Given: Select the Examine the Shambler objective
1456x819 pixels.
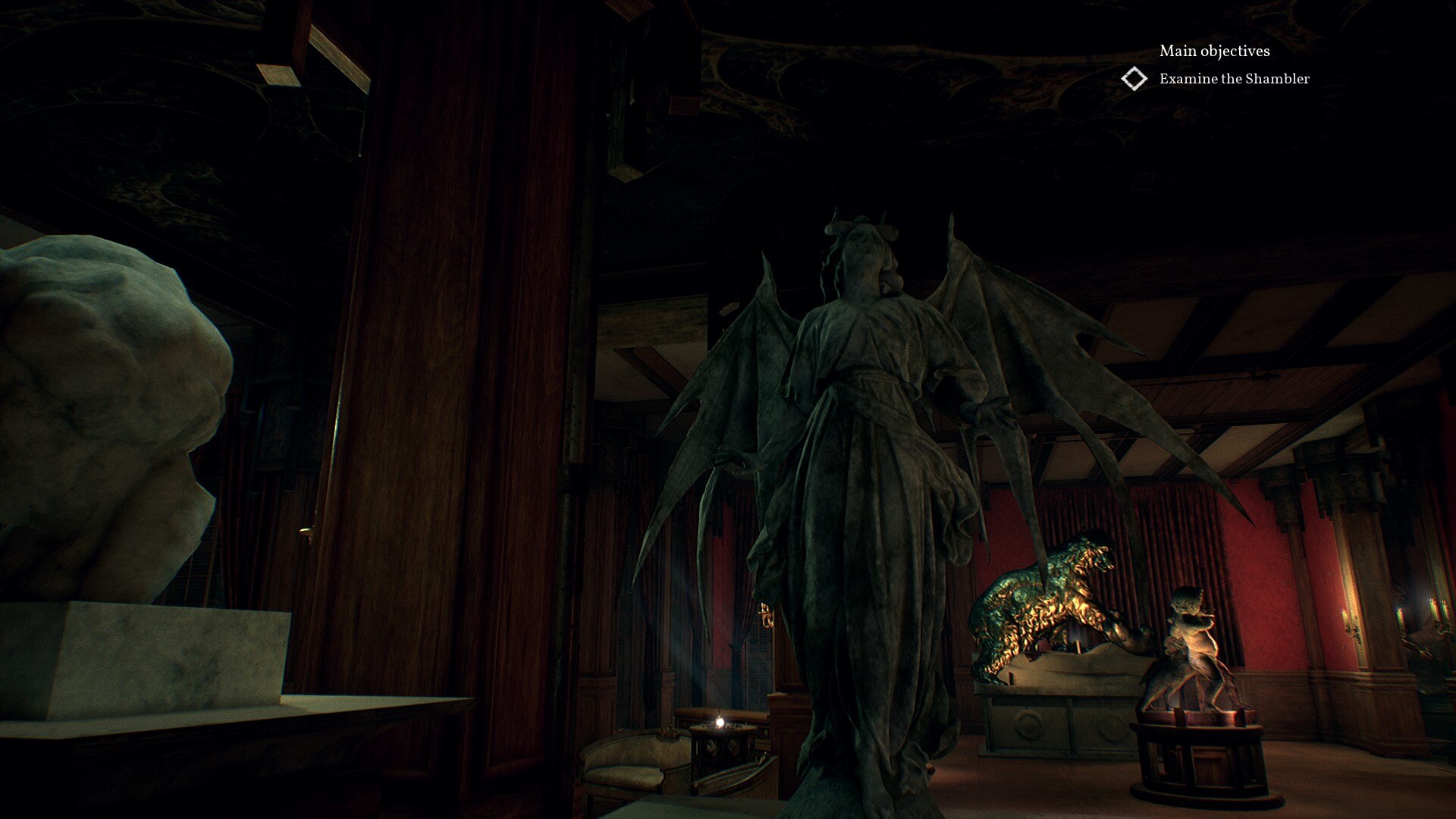Looking at the screenshot, I should [x=1235, y=78].
